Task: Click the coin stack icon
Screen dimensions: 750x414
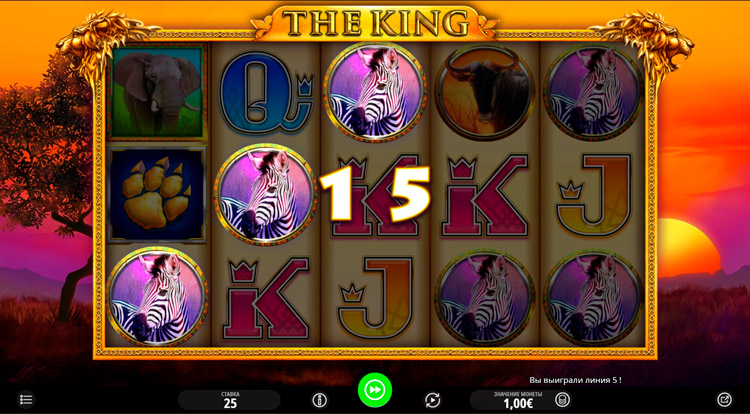Action: 563,400
